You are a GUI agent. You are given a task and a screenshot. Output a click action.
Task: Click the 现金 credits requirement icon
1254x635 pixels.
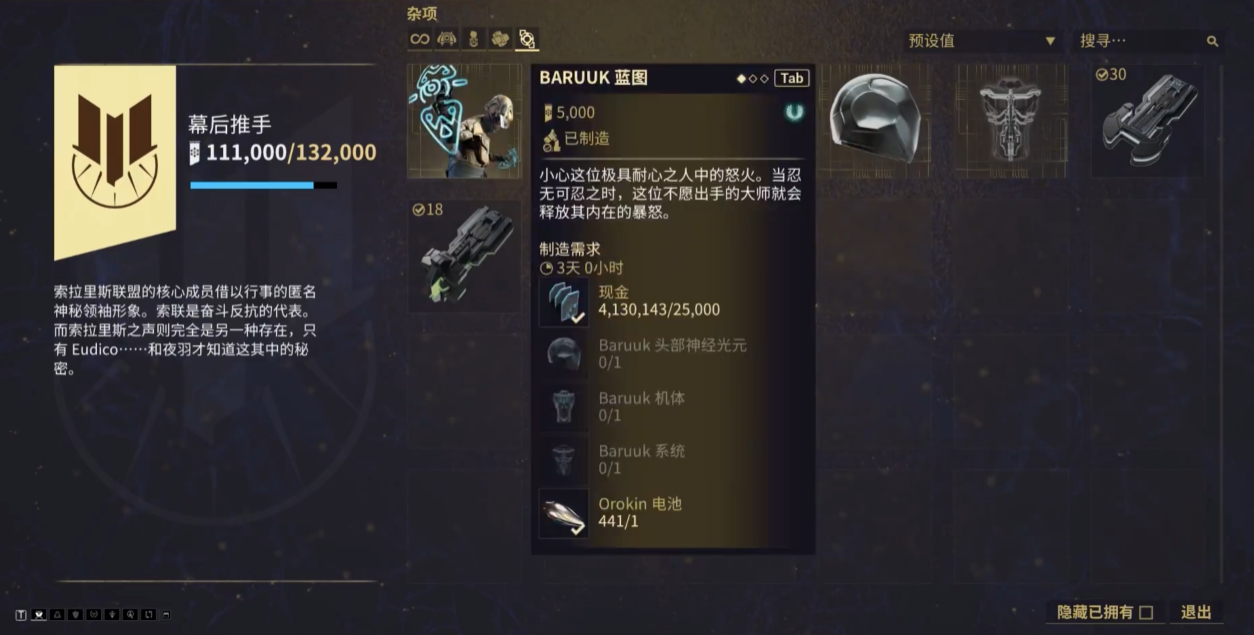[563, 301]
